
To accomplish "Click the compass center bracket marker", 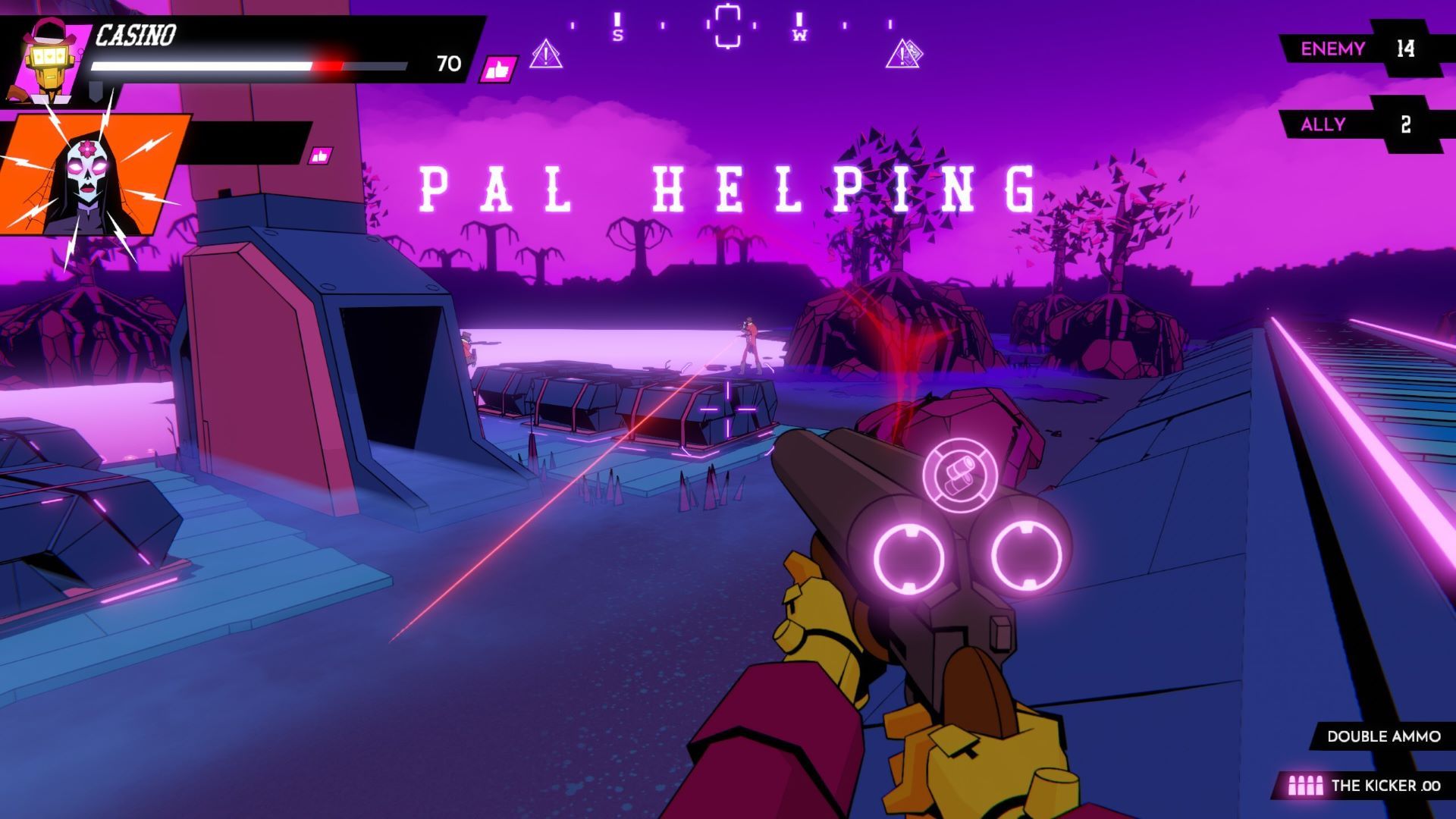I will [x=726, y=27].
